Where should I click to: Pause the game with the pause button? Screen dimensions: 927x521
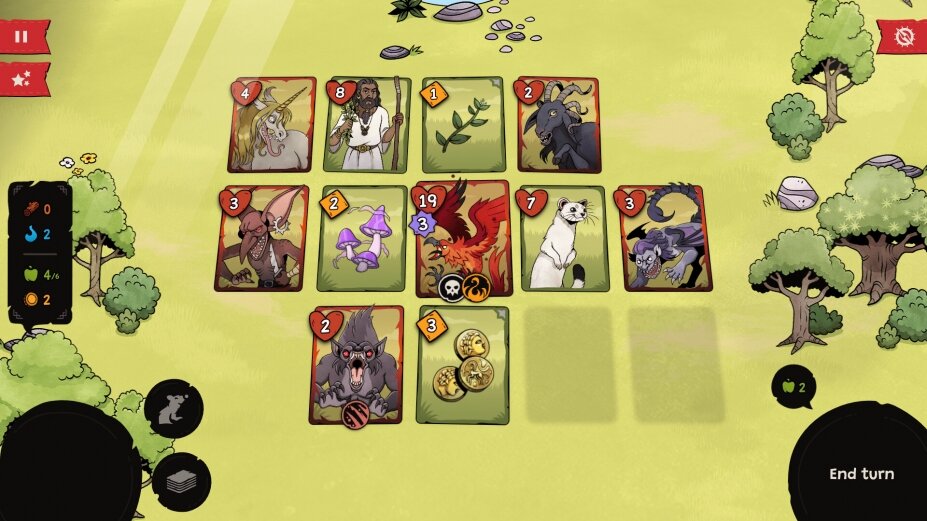click(17, 37)
